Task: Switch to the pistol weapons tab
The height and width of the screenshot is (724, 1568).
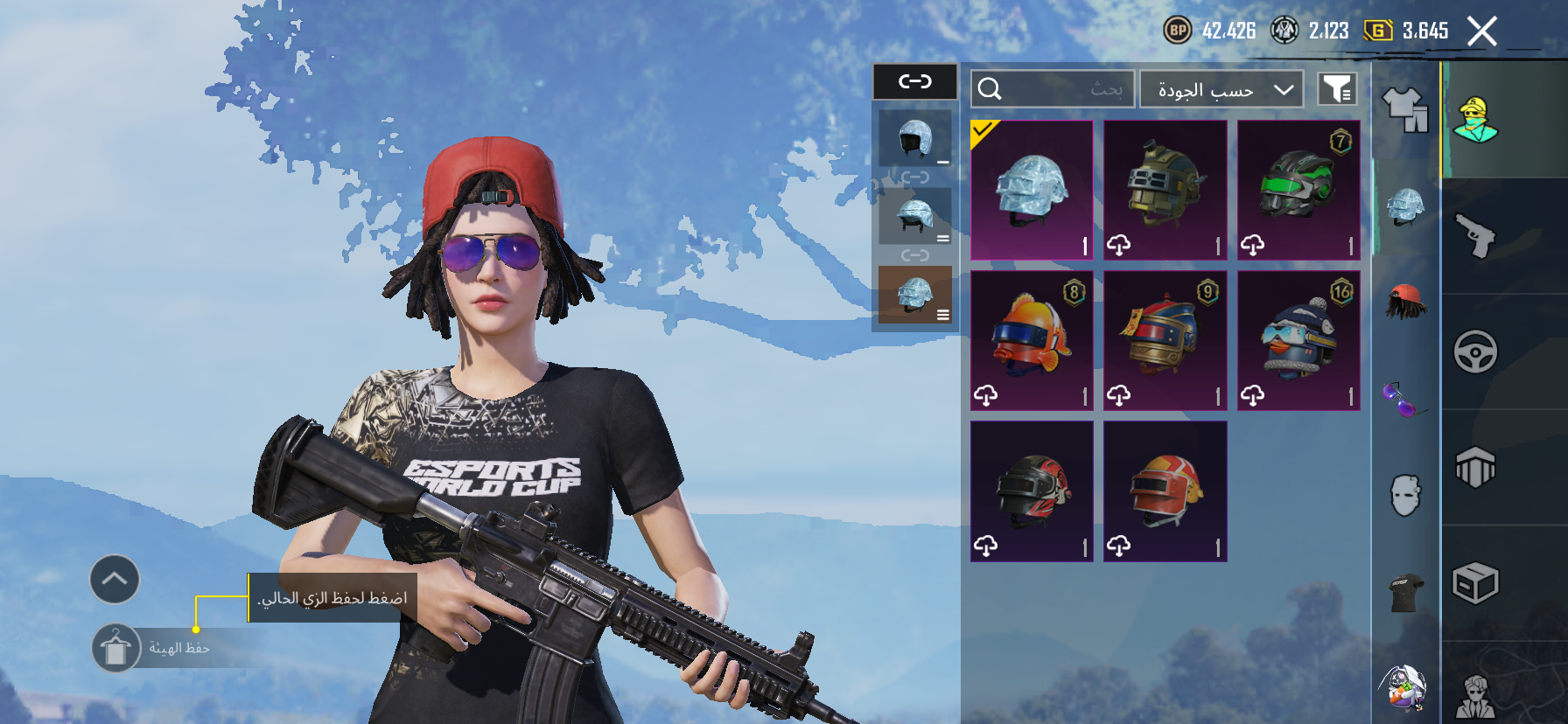Action: [x=1476, y=236]
